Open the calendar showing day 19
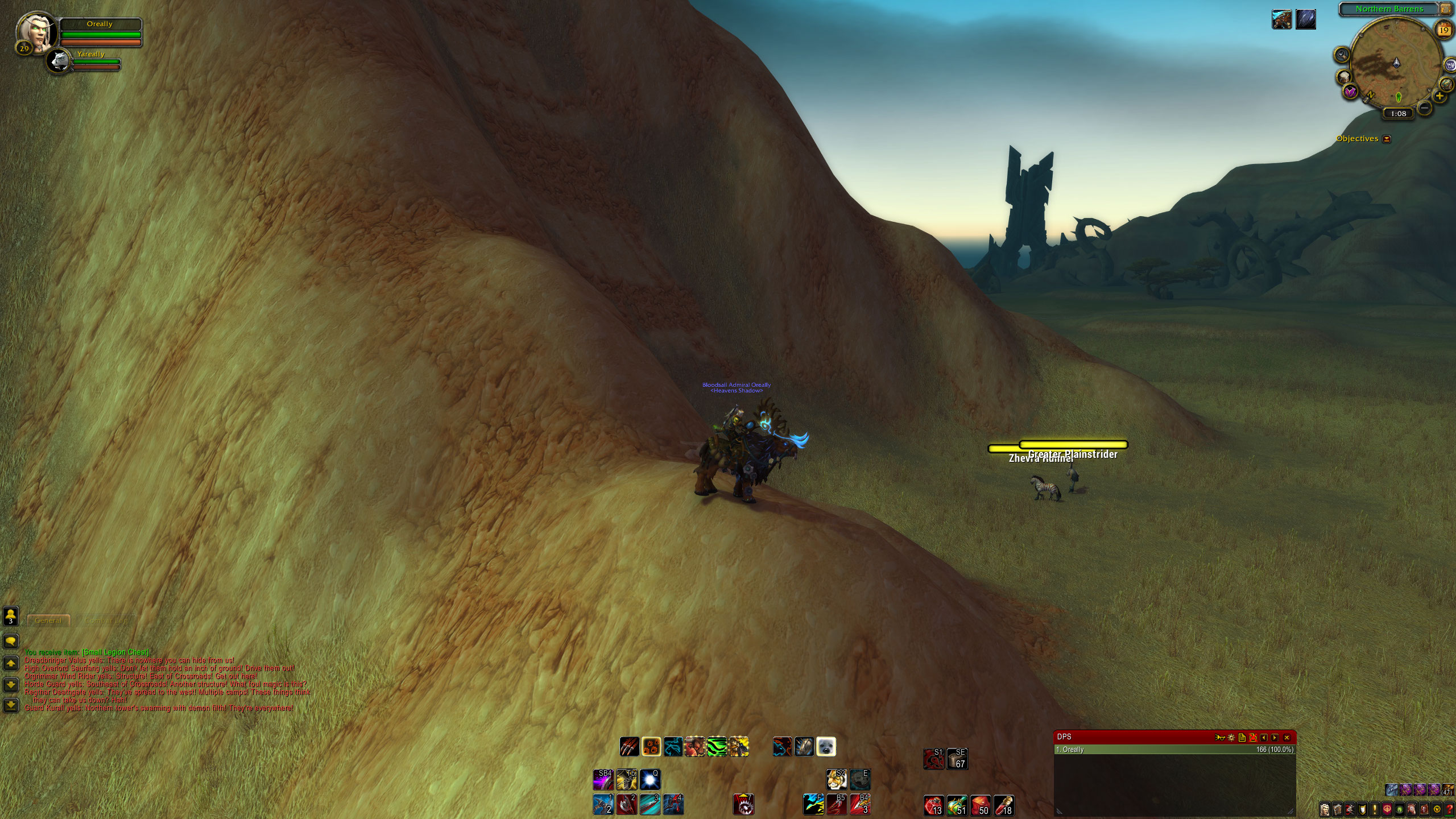This screenshot has width=1456, height=819. (x=1444, y=30)
